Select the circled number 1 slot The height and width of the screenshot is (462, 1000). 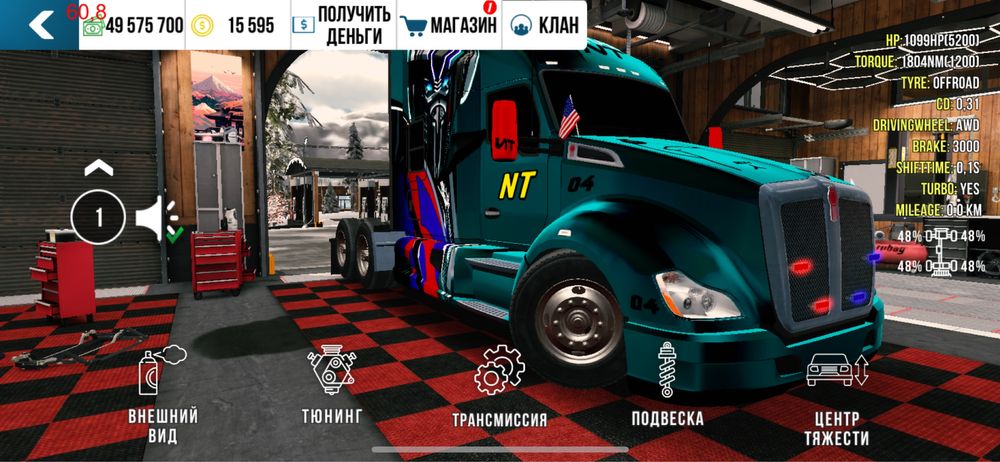point(97,217)
